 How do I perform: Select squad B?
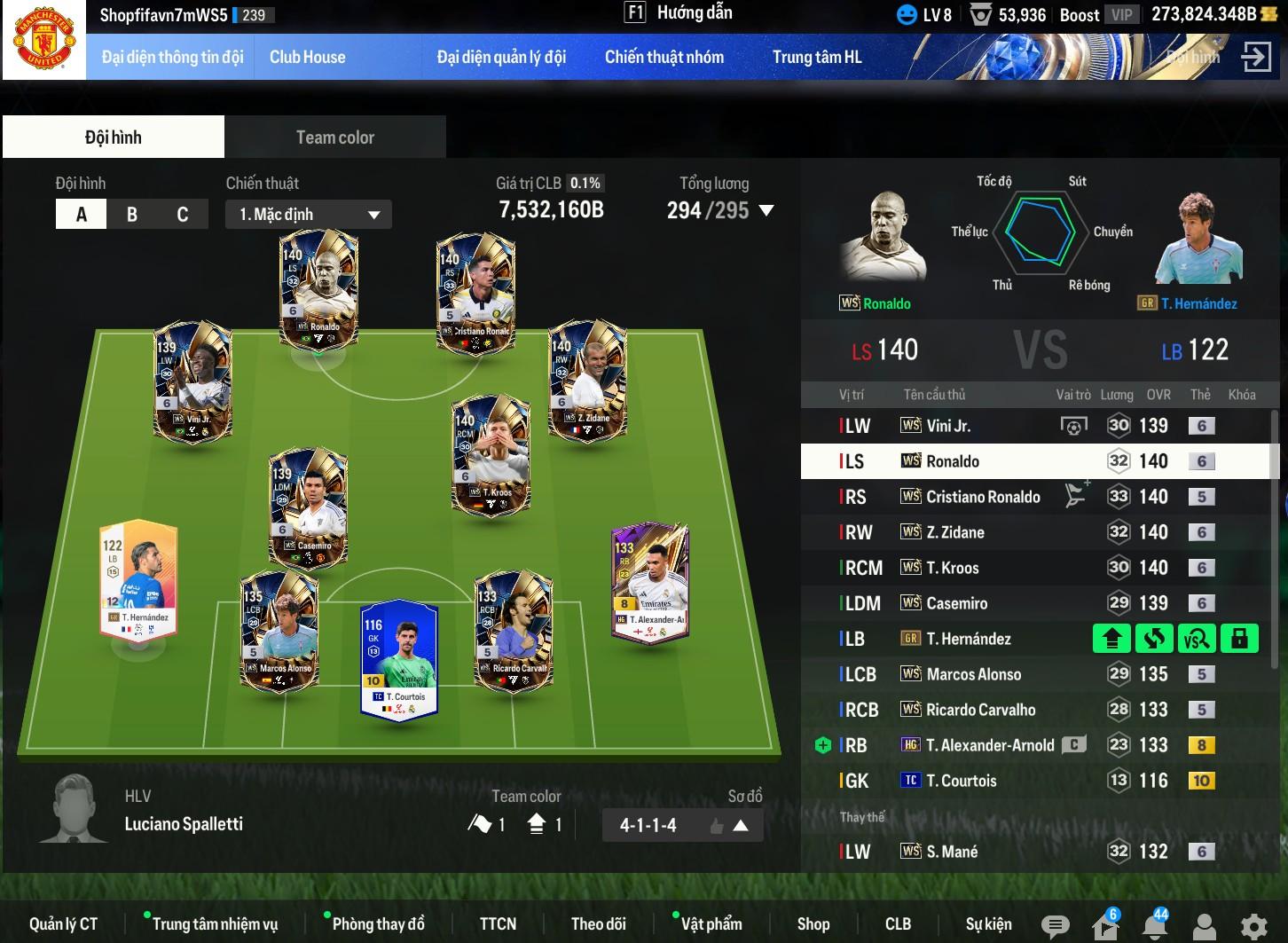132,214
